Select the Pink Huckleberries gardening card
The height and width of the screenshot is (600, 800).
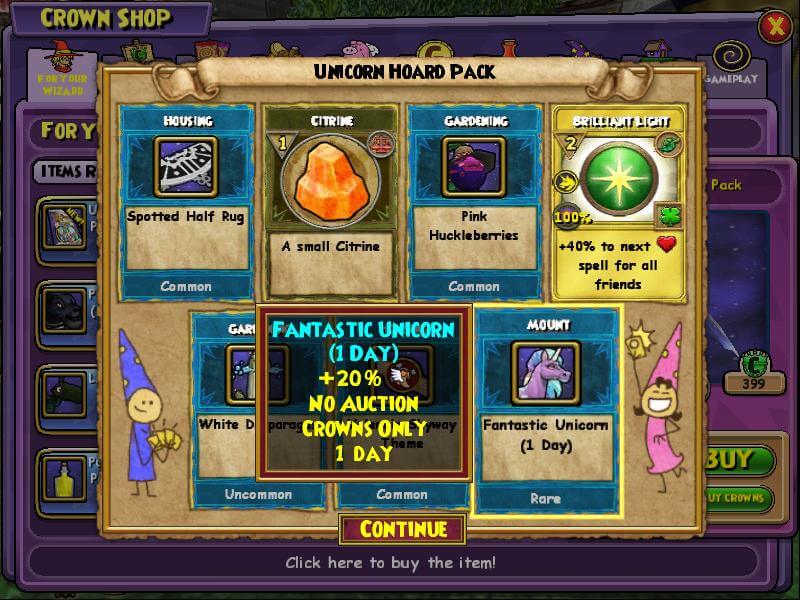(x=473, y=200)
